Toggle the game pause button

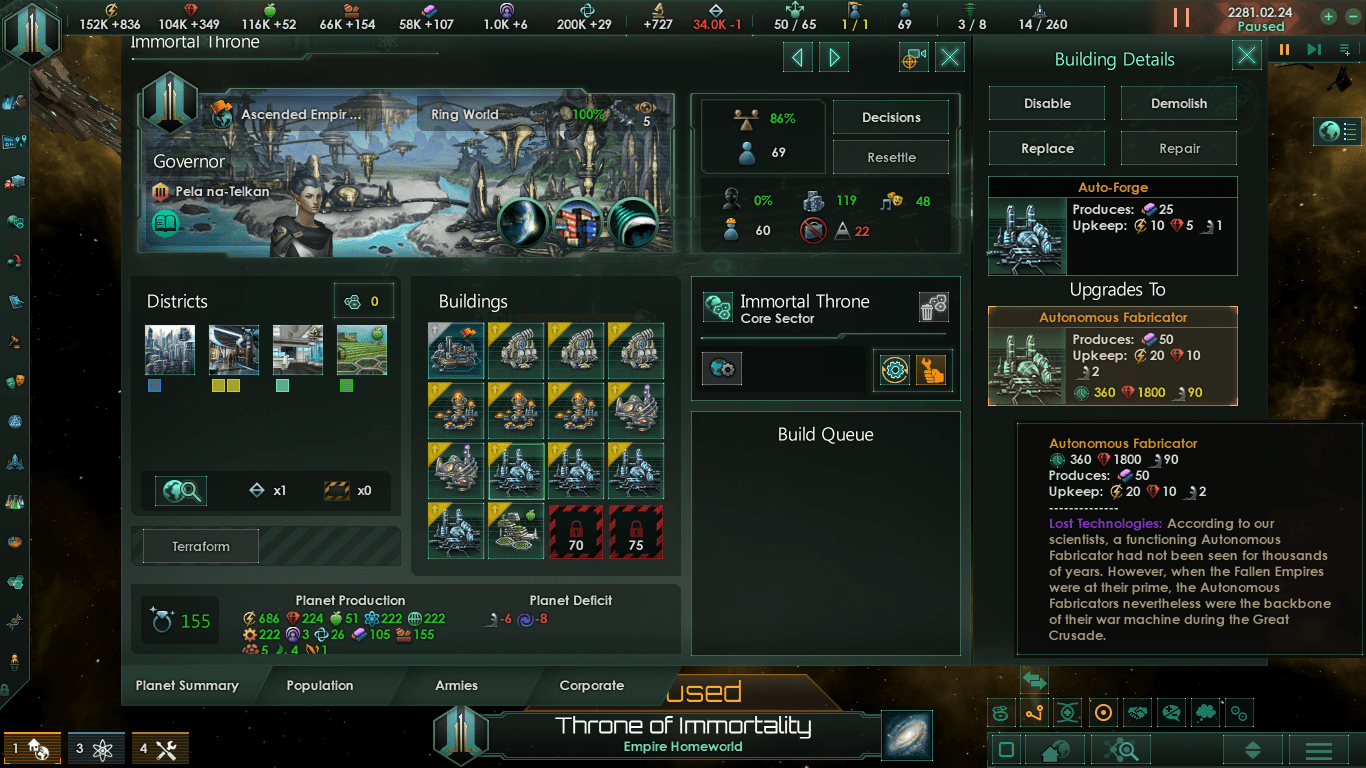[x=1181, y=17]
